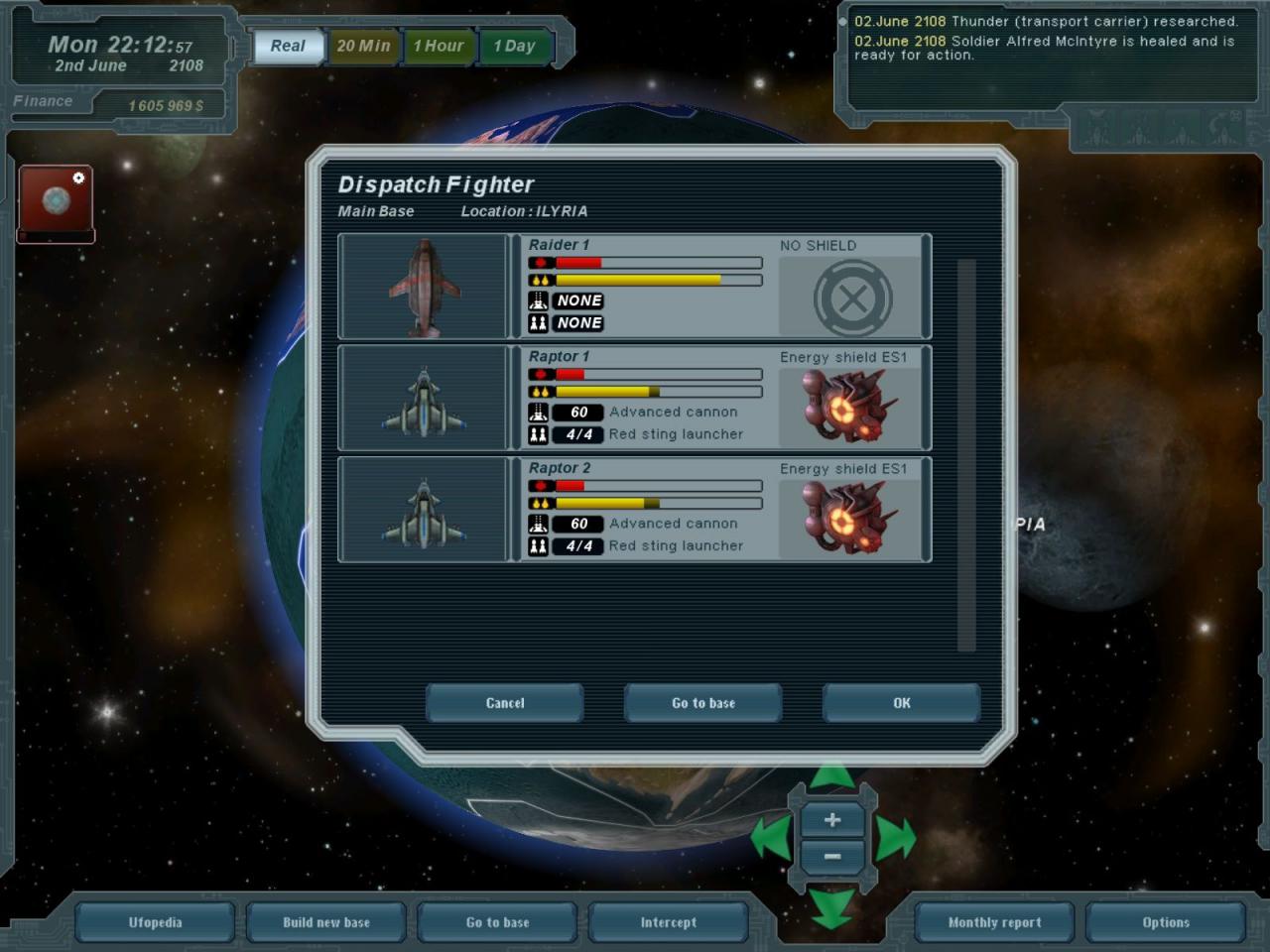Zoom out the globe with minus button
The image size is (1270, 952).
(x=832, y=856)
